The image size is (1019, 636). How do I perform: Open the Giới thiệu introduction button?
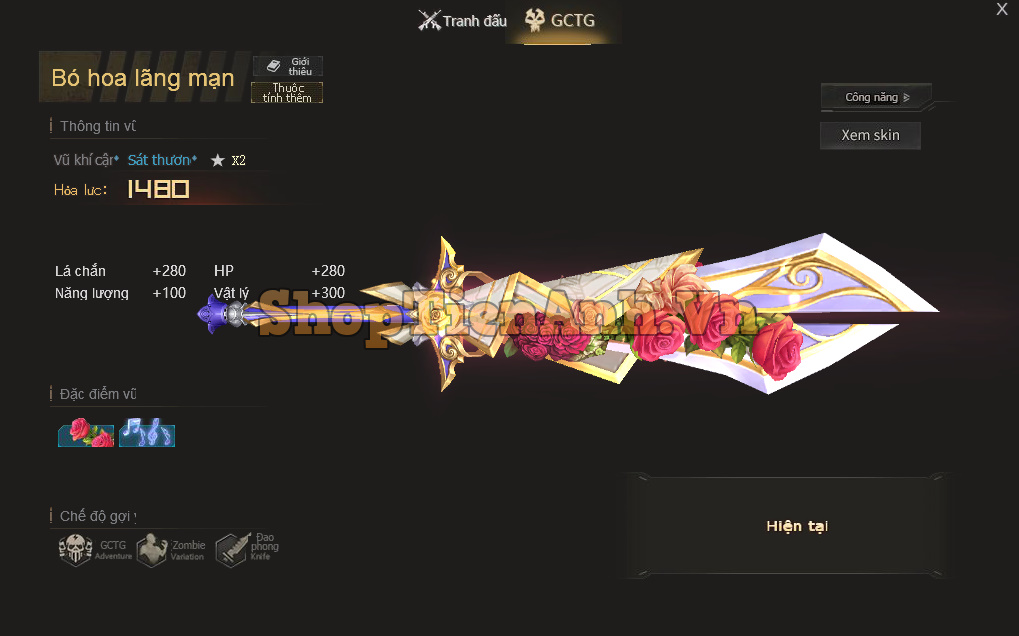(288, 67)
